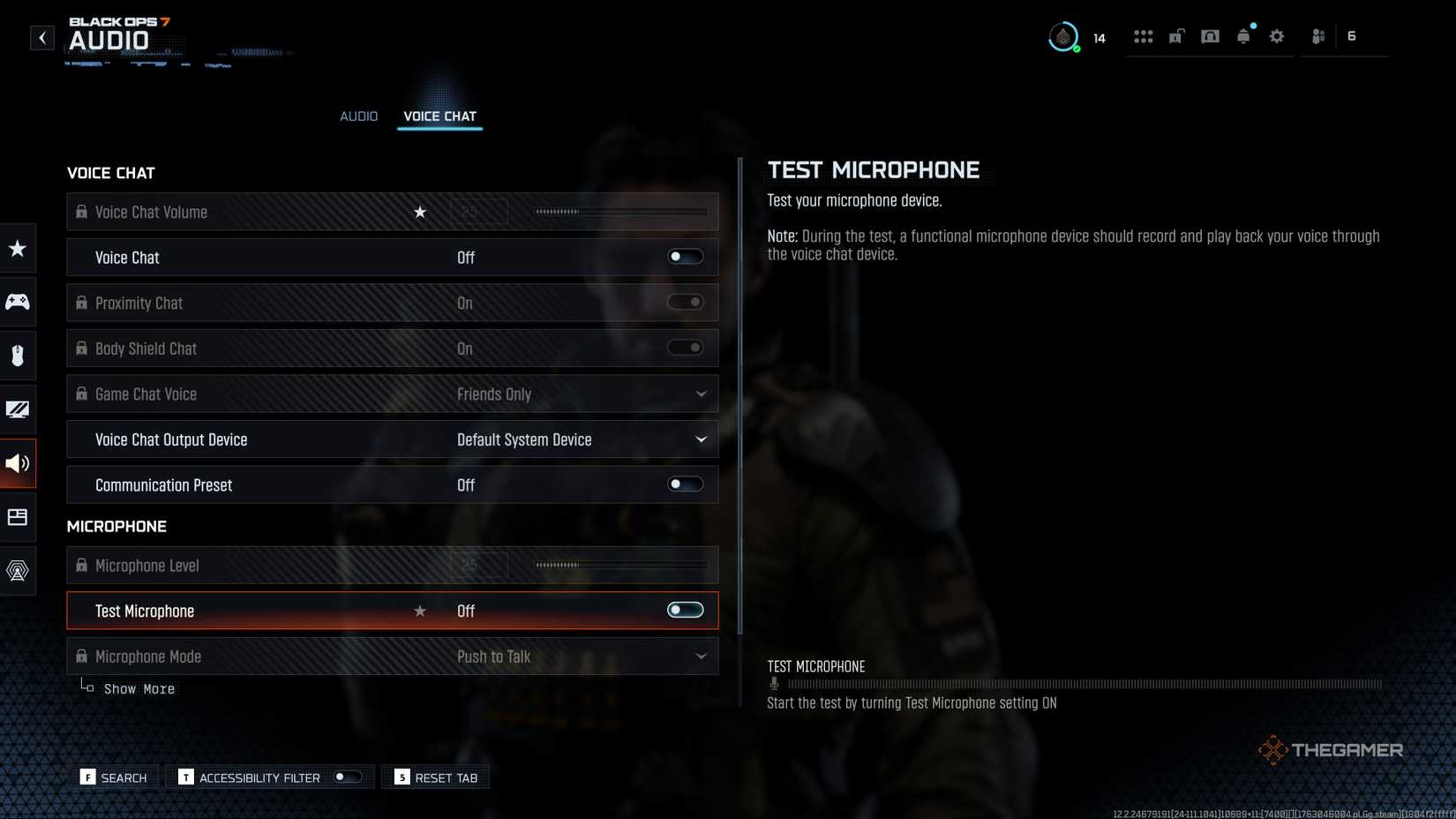1456x819 pixels.
Task: Enable the Test Microphone setting
Action: (x=685, y=610)
